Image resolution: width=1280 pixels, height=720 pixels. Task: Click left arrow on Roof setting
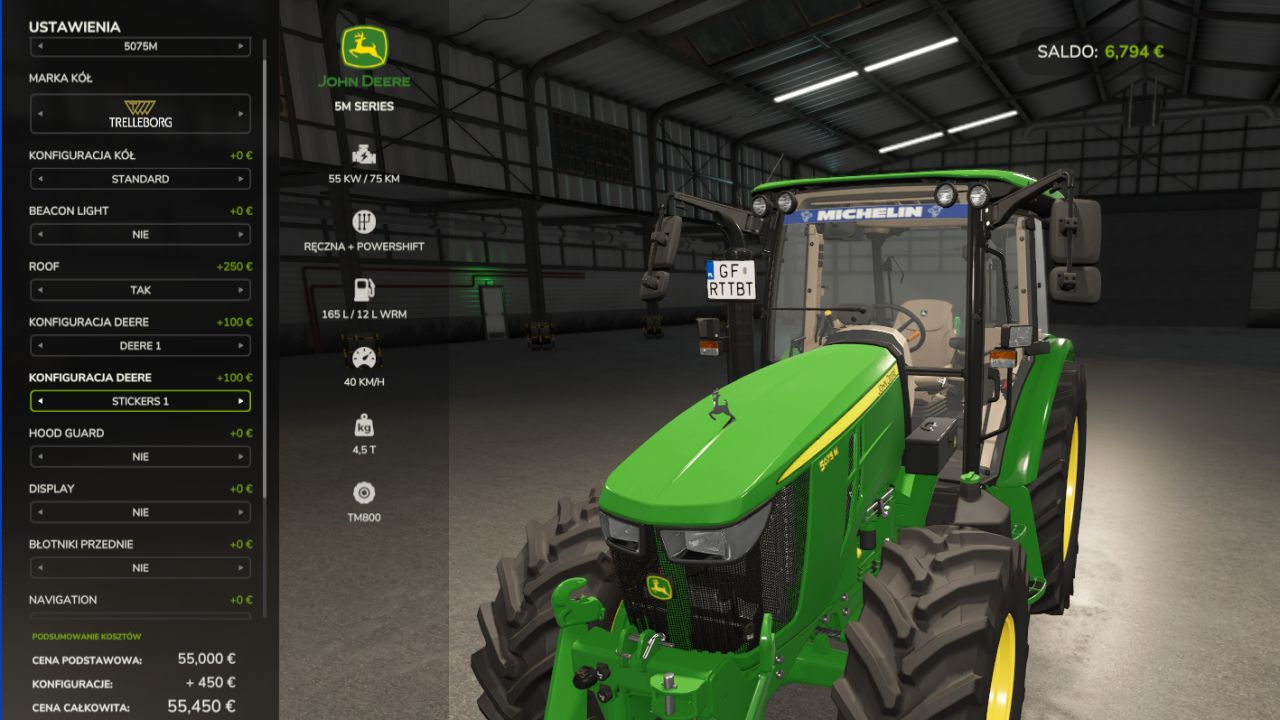(x=40, y=290)
